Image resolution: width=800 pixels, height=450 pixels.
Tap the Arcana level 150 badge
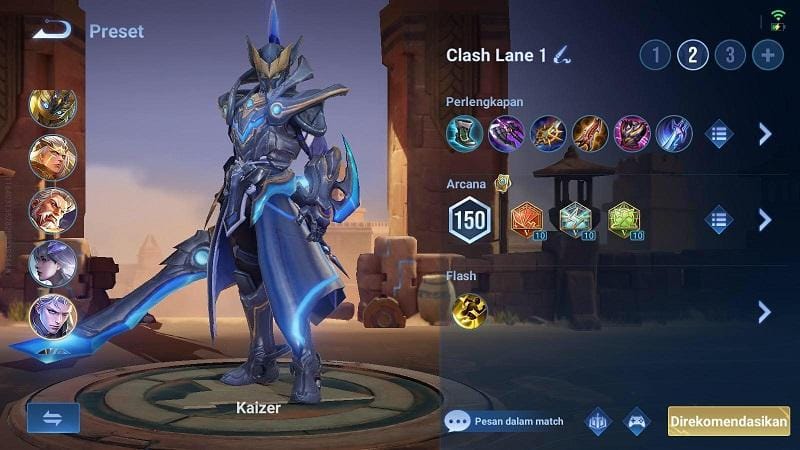(x=469, y=220)
